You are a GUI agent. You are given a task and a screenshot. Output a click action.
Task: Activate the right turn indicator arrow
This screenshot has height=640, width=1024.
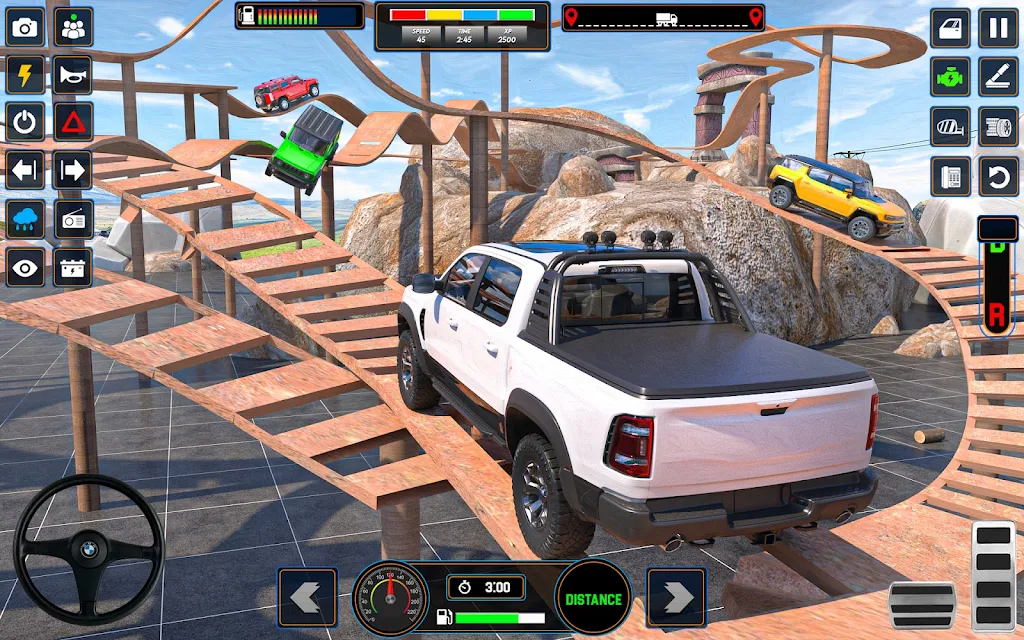tap(73, 170)
